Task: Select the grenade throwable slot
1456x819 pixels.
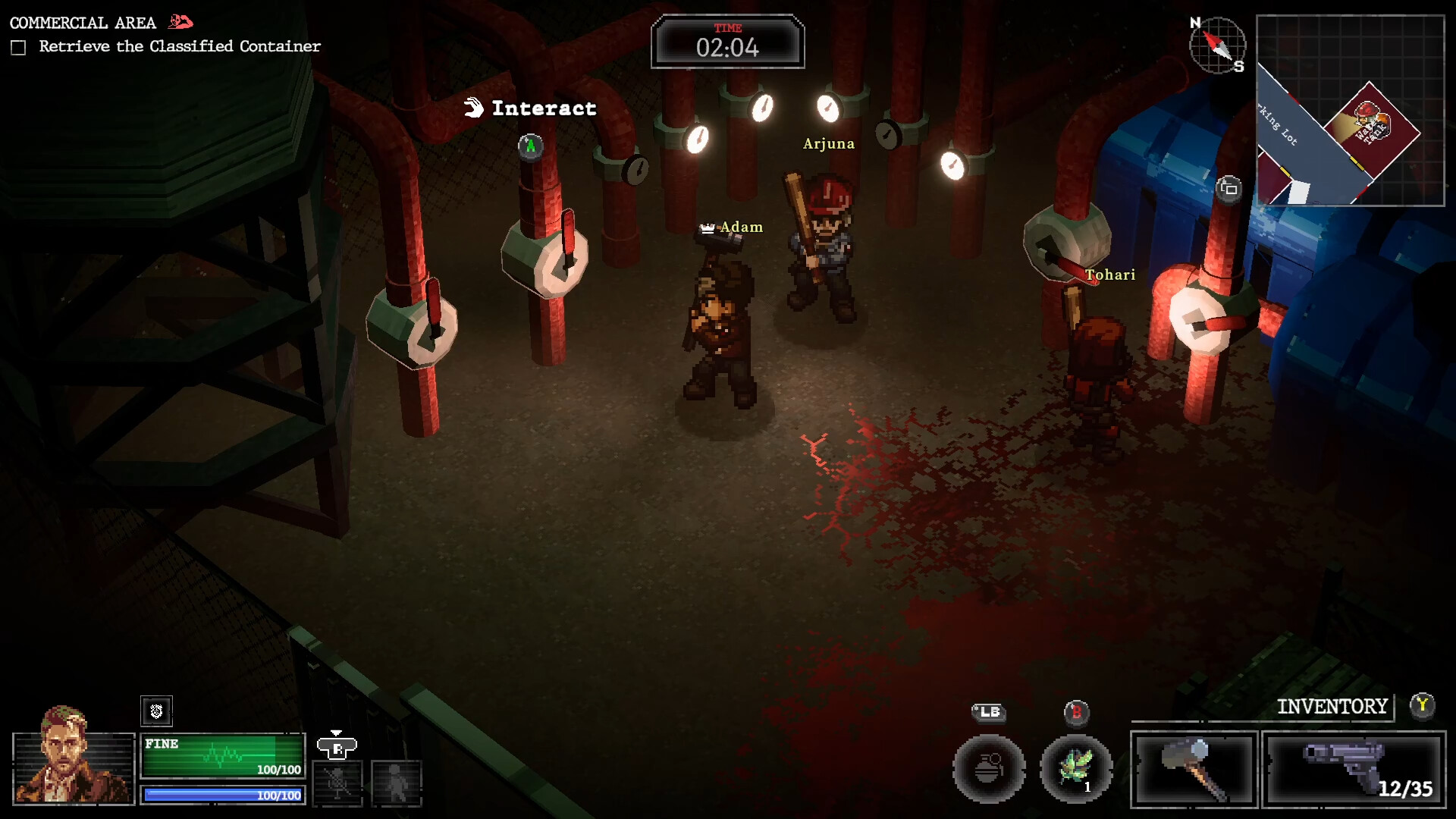Action: click(x=988, y=769)
